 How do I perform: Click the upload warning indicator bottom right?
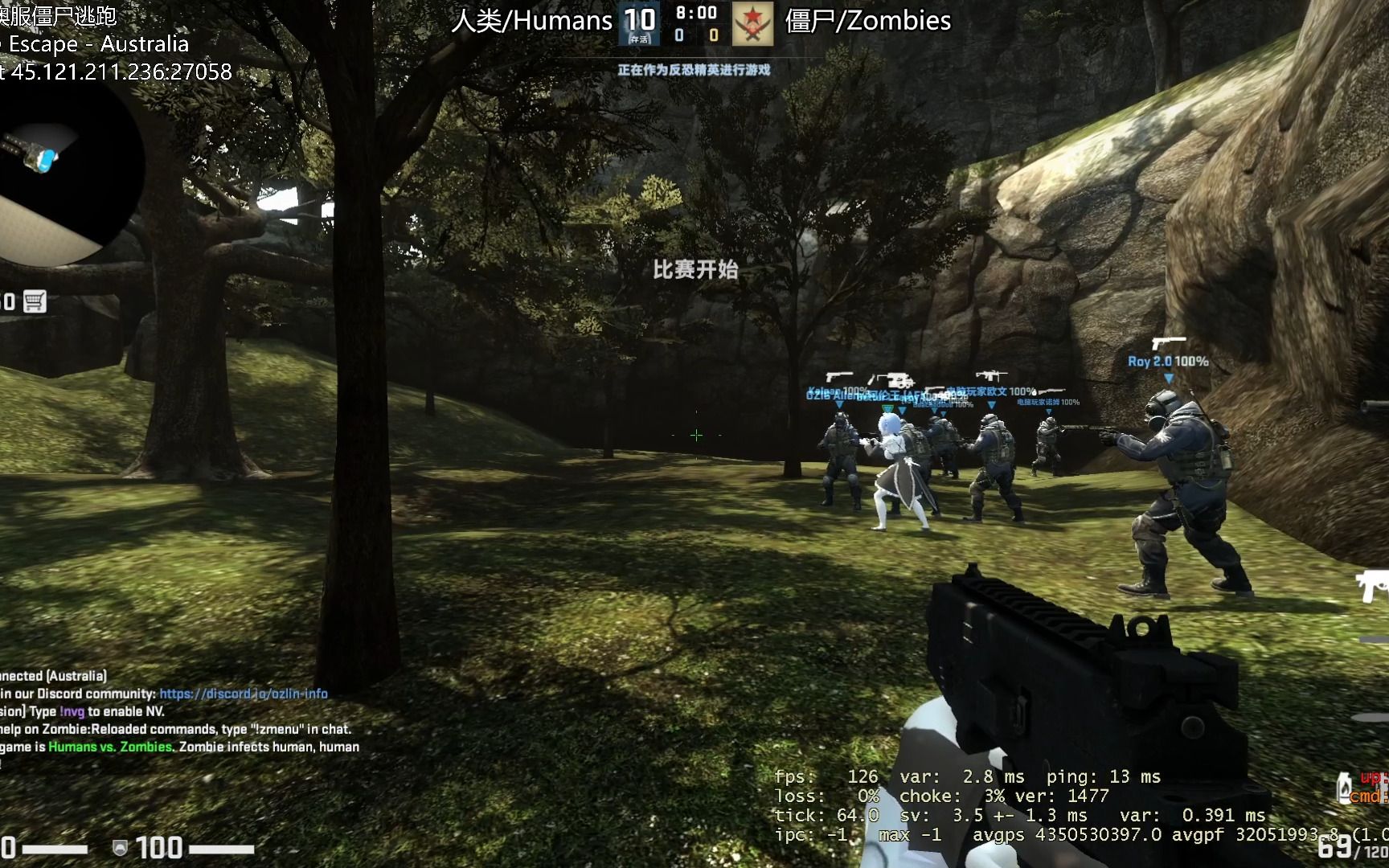coord(1371,778)
